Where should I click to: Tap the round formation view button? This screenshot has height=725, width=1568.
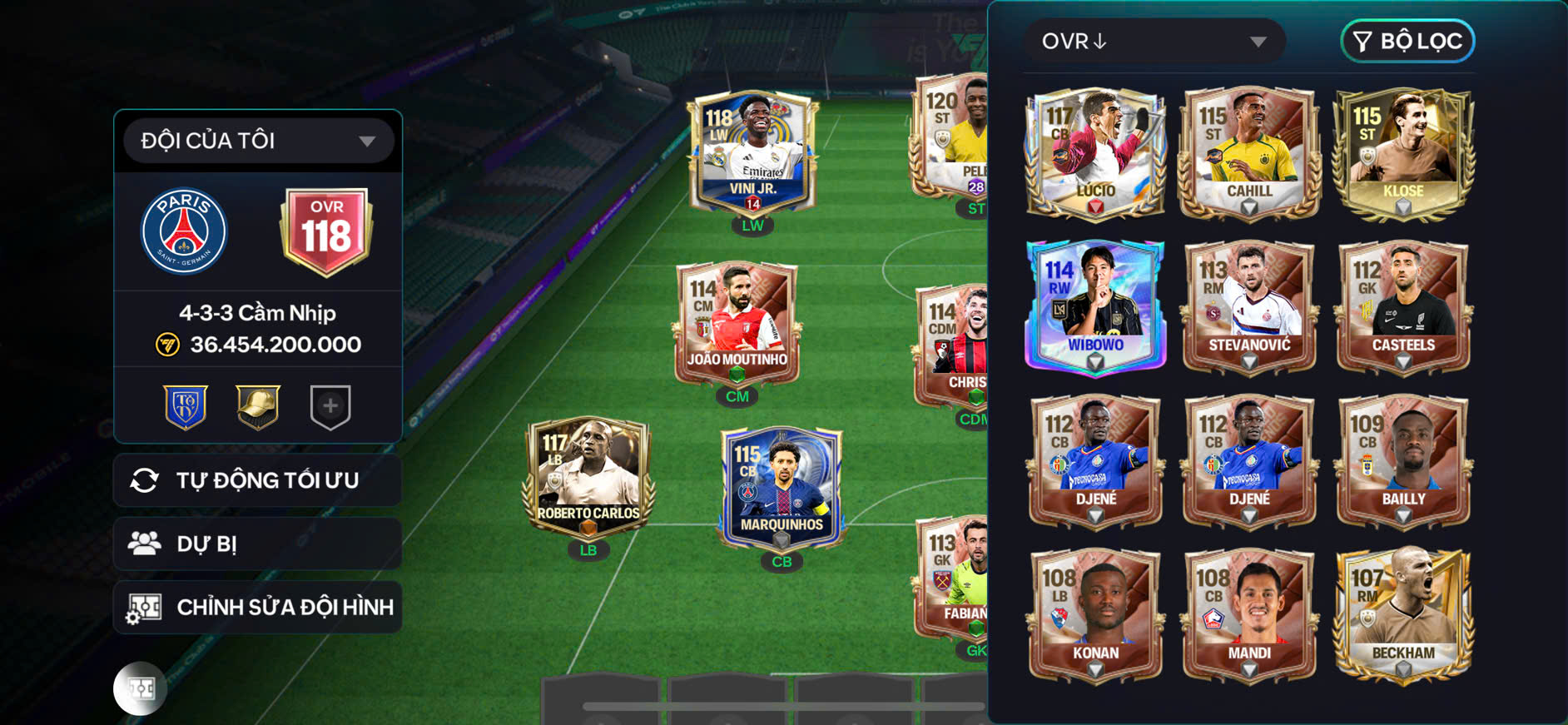click(x=141, y=688)
